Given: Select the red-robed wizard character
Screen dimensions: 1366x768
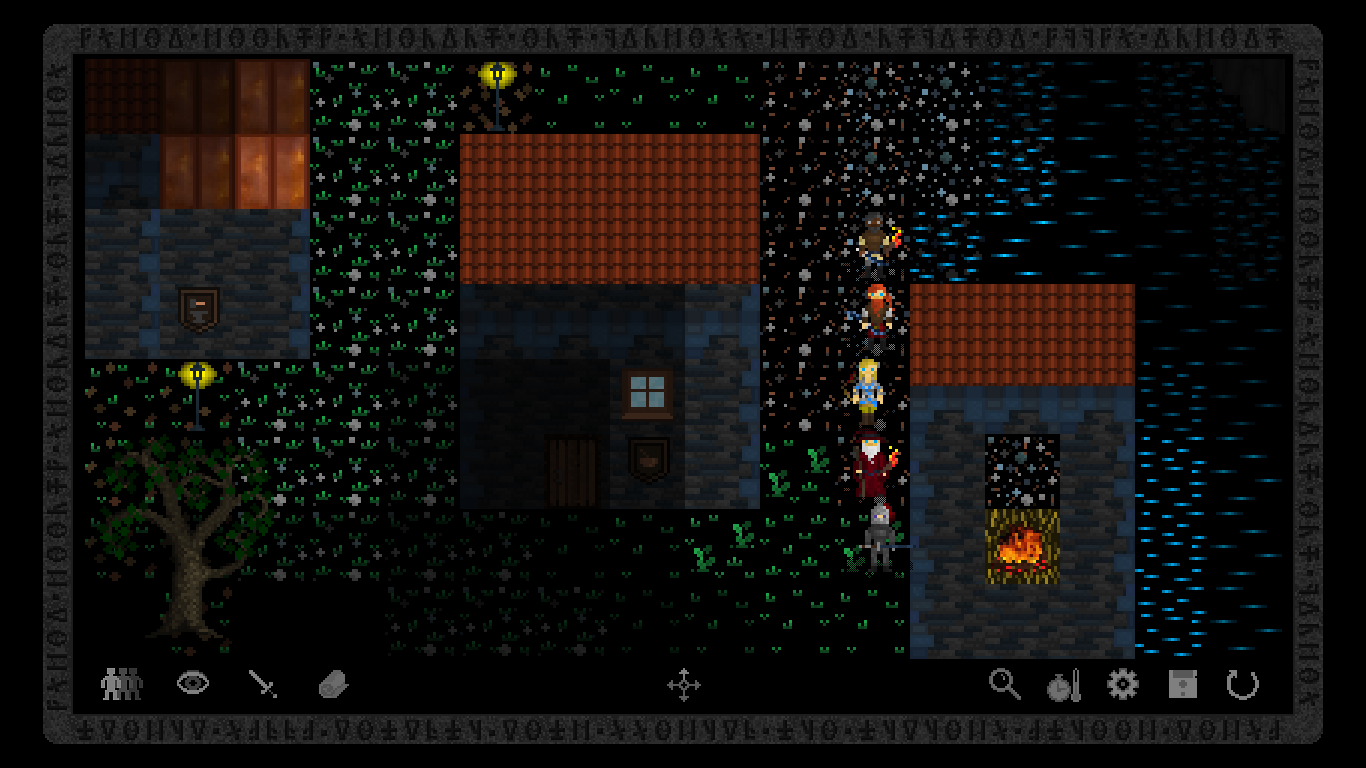Looking at the screenshot, I should click(x=870, y=462).
